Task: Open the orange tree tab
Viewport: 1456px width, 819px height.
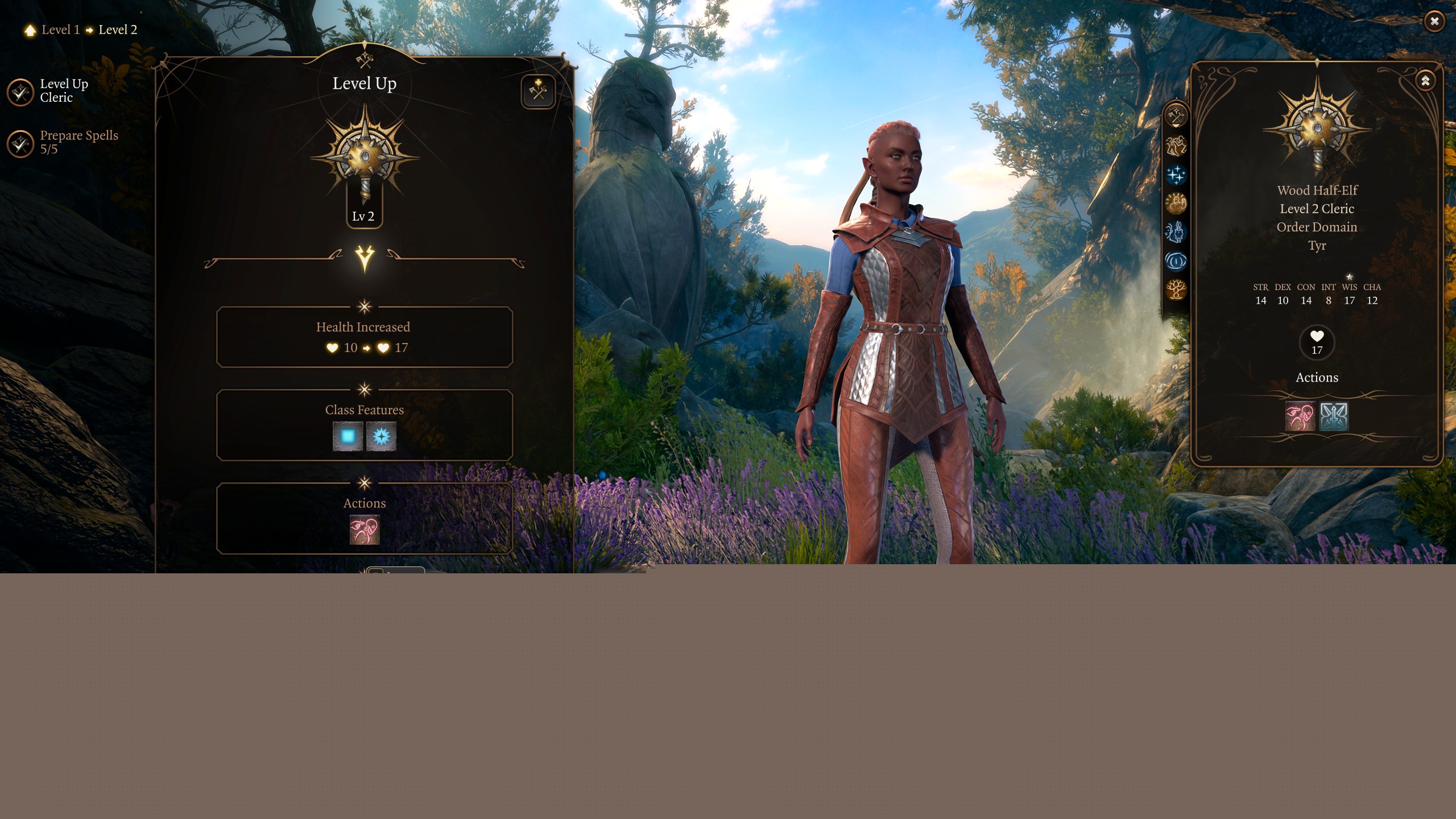Action: (1176, 290)
